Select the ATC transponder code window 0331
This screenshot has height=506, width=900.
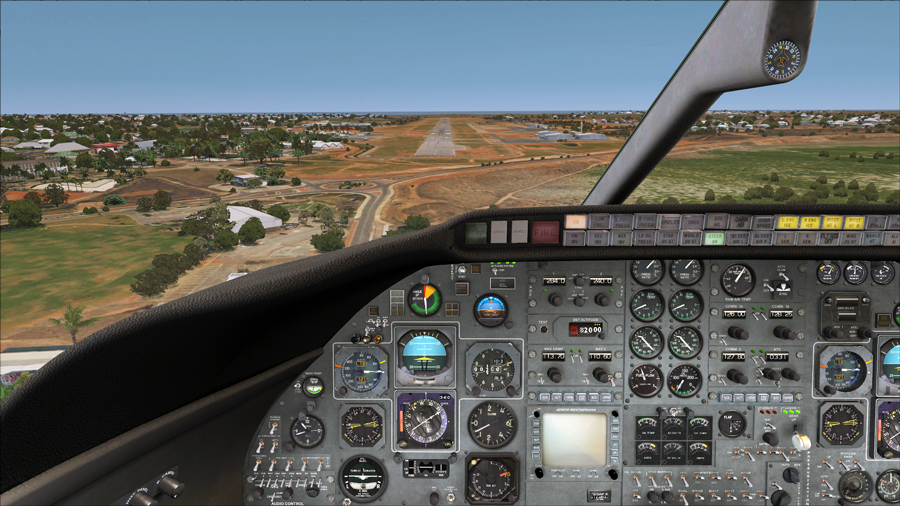pos(777,355)
